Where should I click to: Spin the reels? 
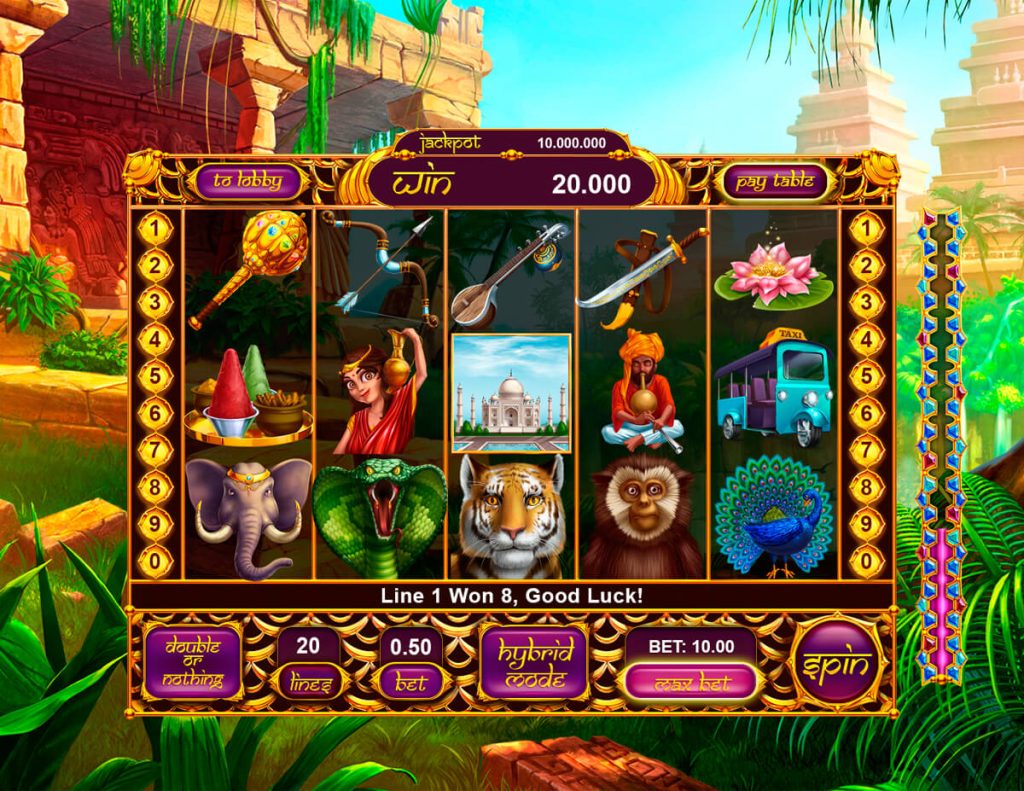[x=837, y=663]
